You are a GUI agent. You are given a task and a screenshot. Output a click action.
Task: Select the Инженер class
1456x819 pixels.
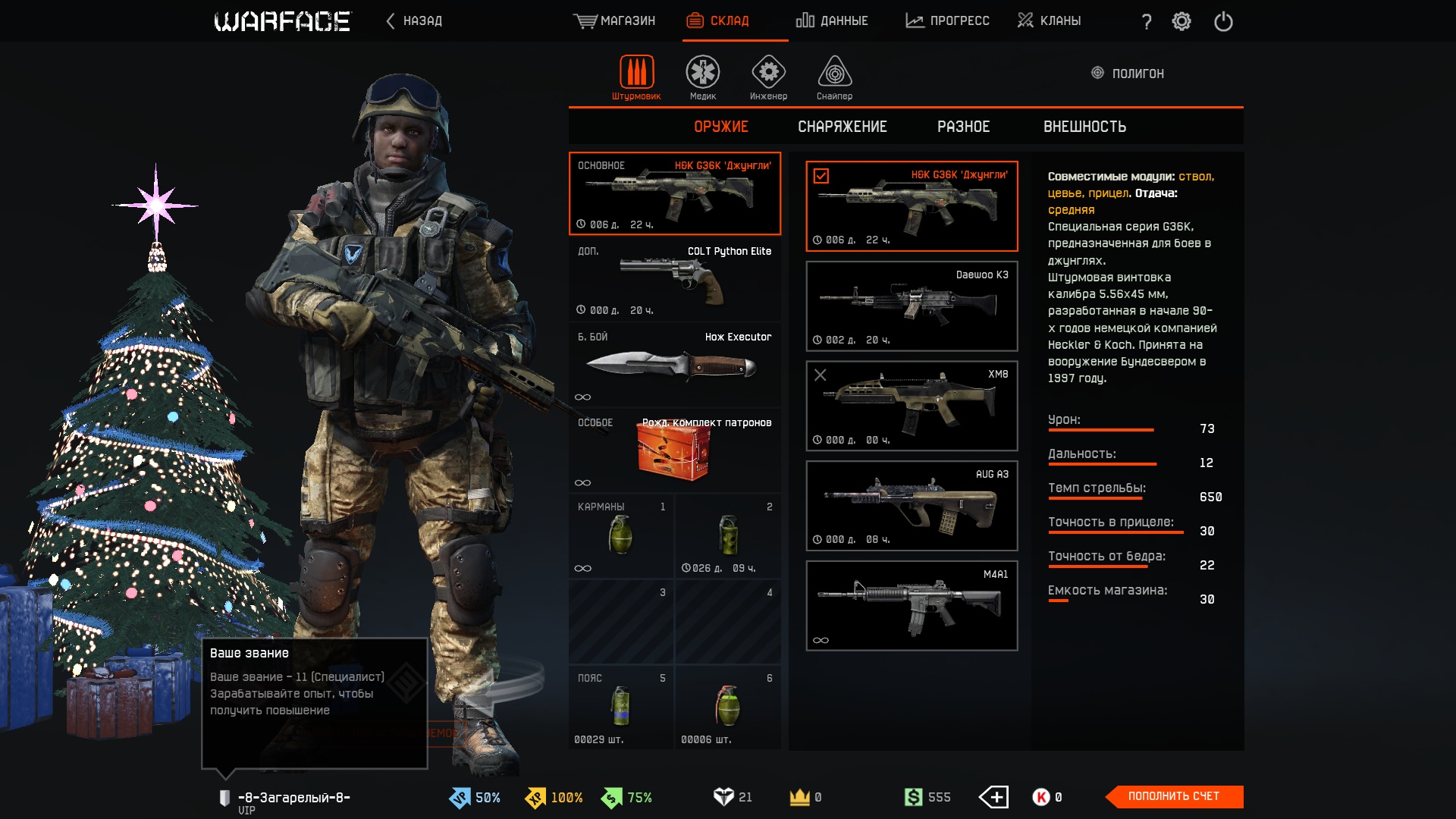(x=768, y=77)
